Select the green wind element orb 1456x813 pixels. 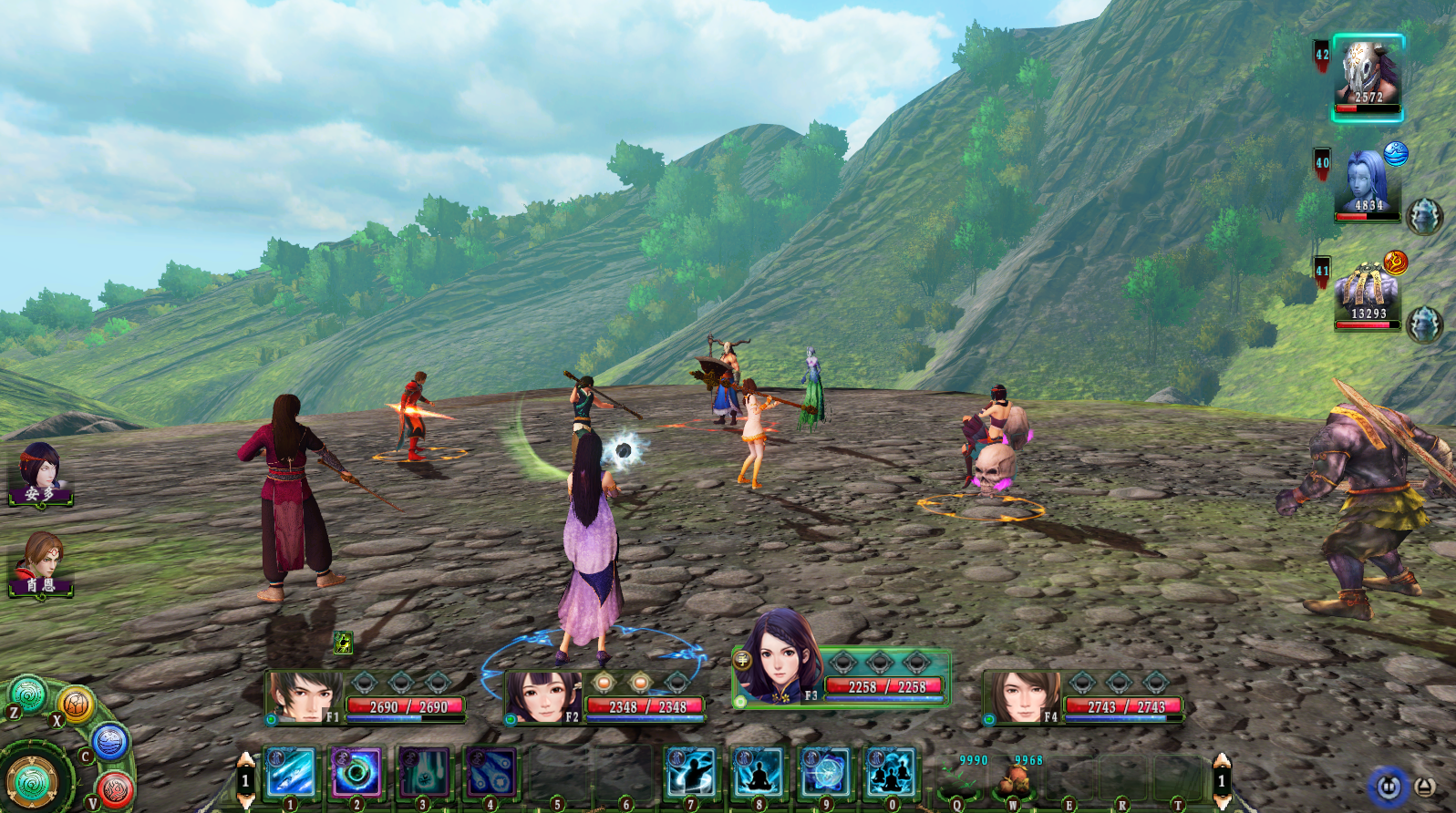pyautogui.click(x=28, y=695)
